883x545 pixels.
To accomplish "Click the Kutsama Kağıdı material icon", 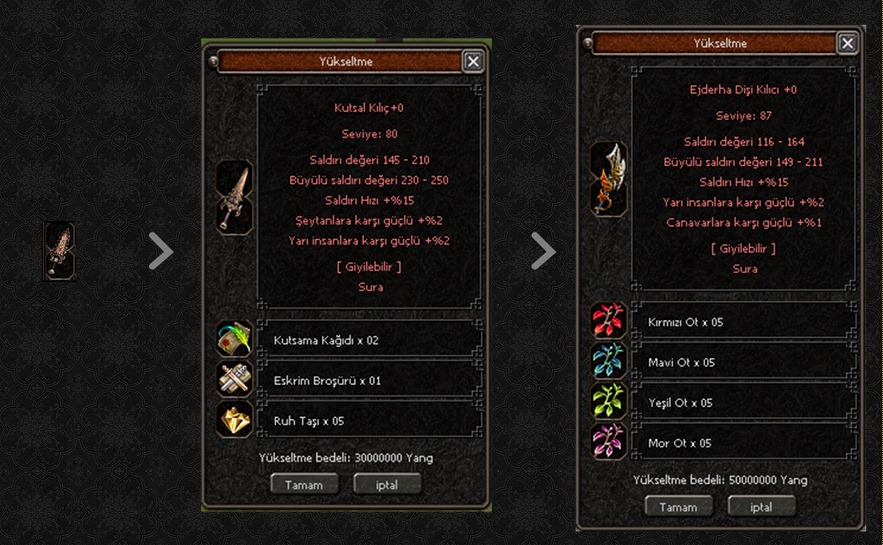I will pyautogui.click(x=235, y=340).
